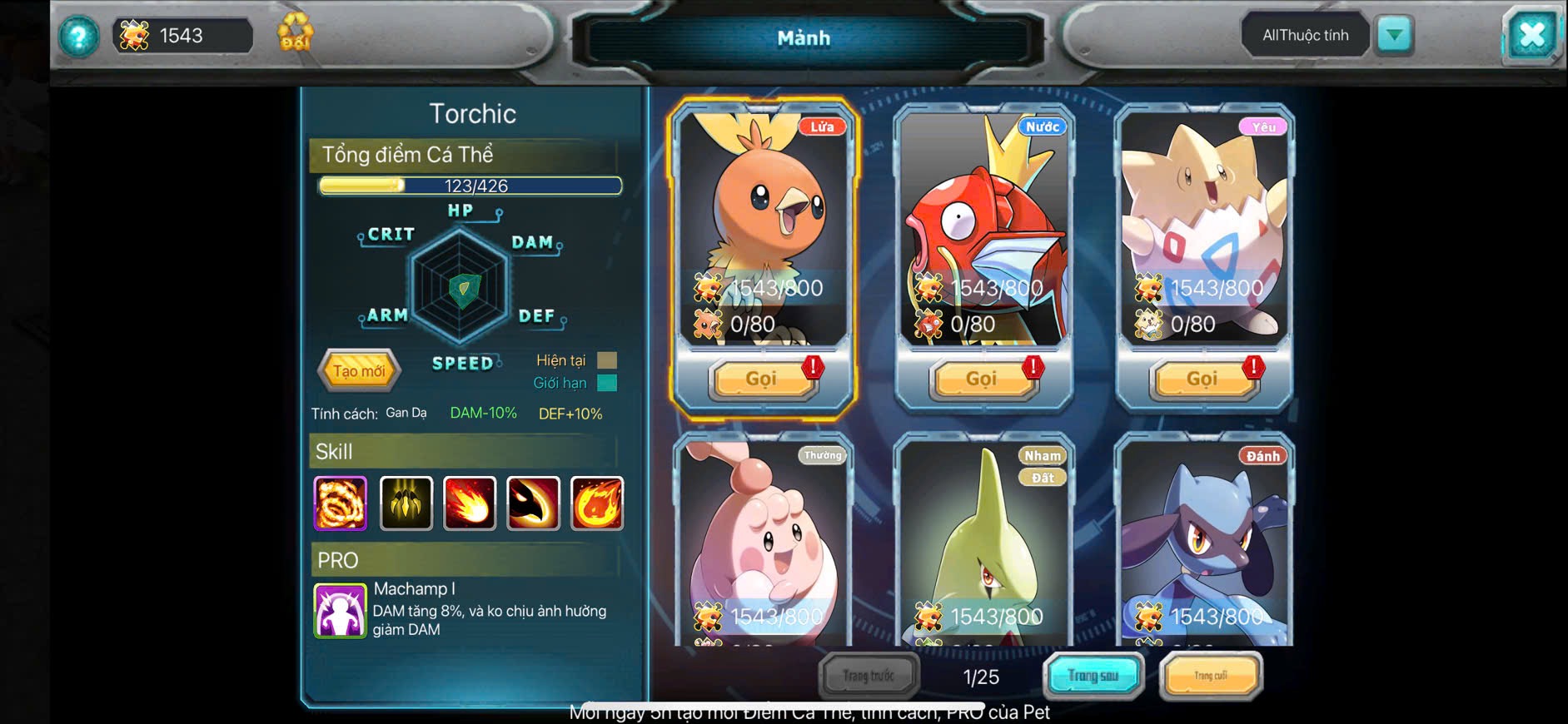This screenshot has height=724, width=1568.
Task: Jump to last page with Trang cuối
Action: coord(1211,676)
